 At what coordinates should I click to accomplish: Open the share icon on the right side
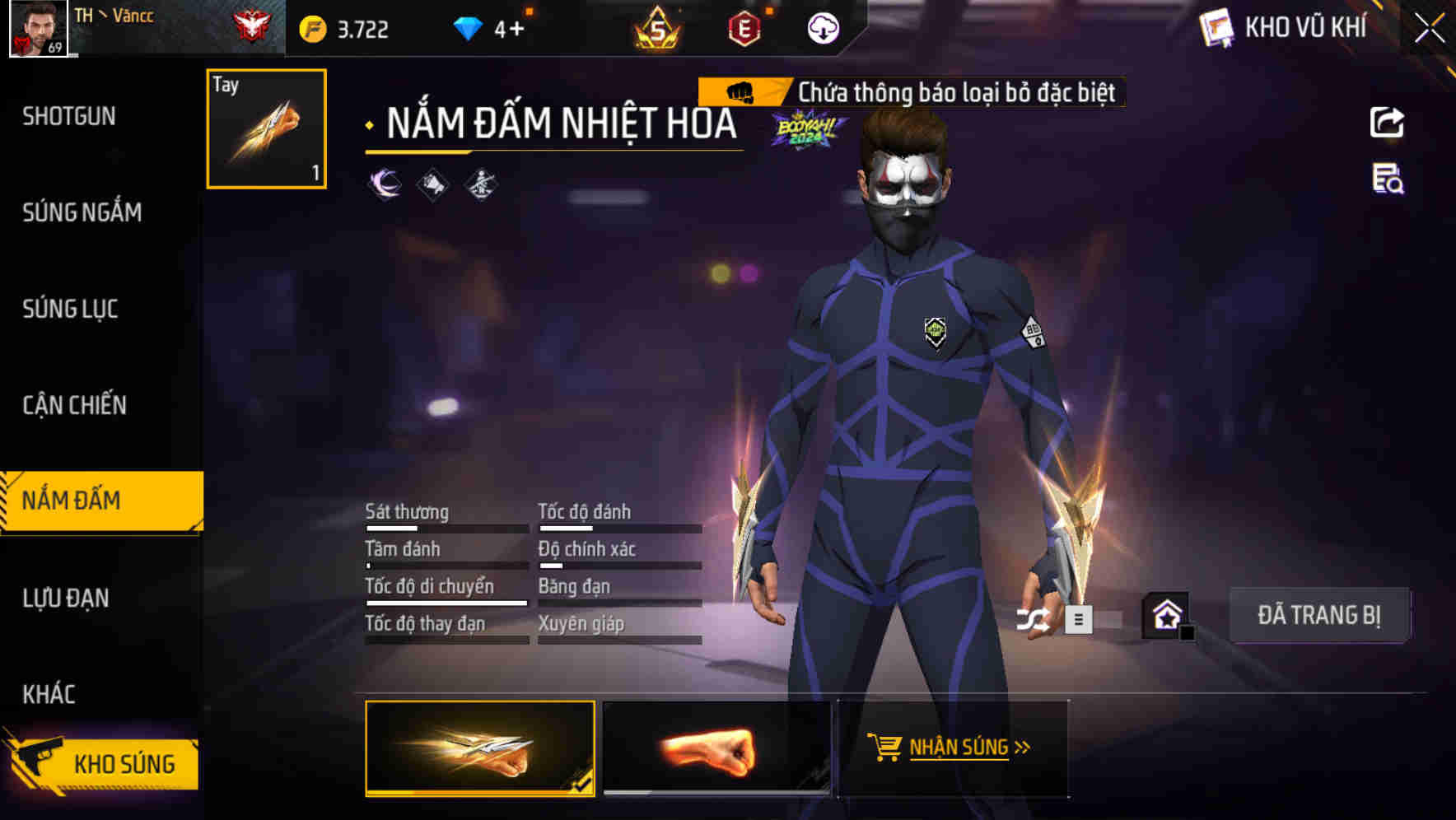click(1388, 122)
